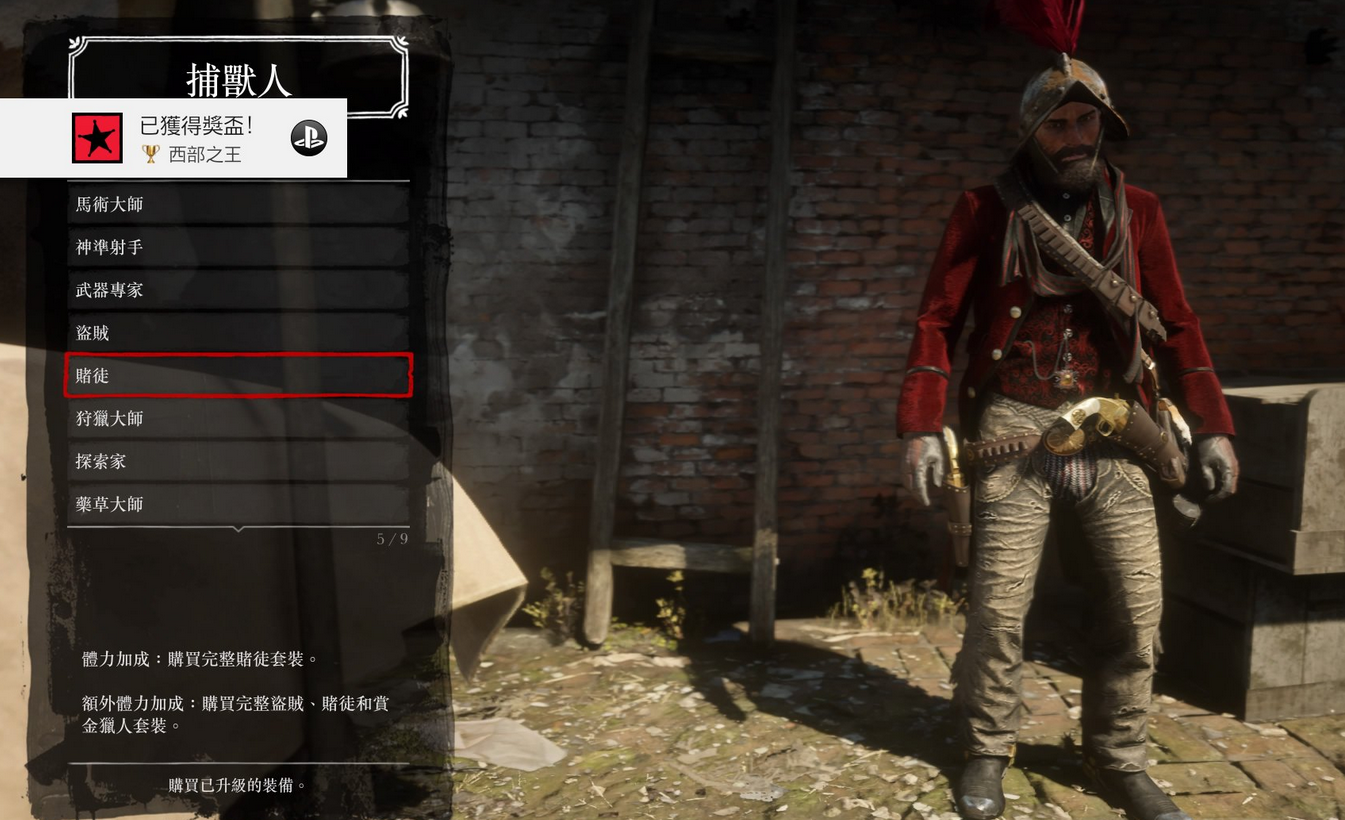Viewport: 1345px width, 820px height.
Task: Select the 馬術大師 outfit entry
Action: point(238,204)
